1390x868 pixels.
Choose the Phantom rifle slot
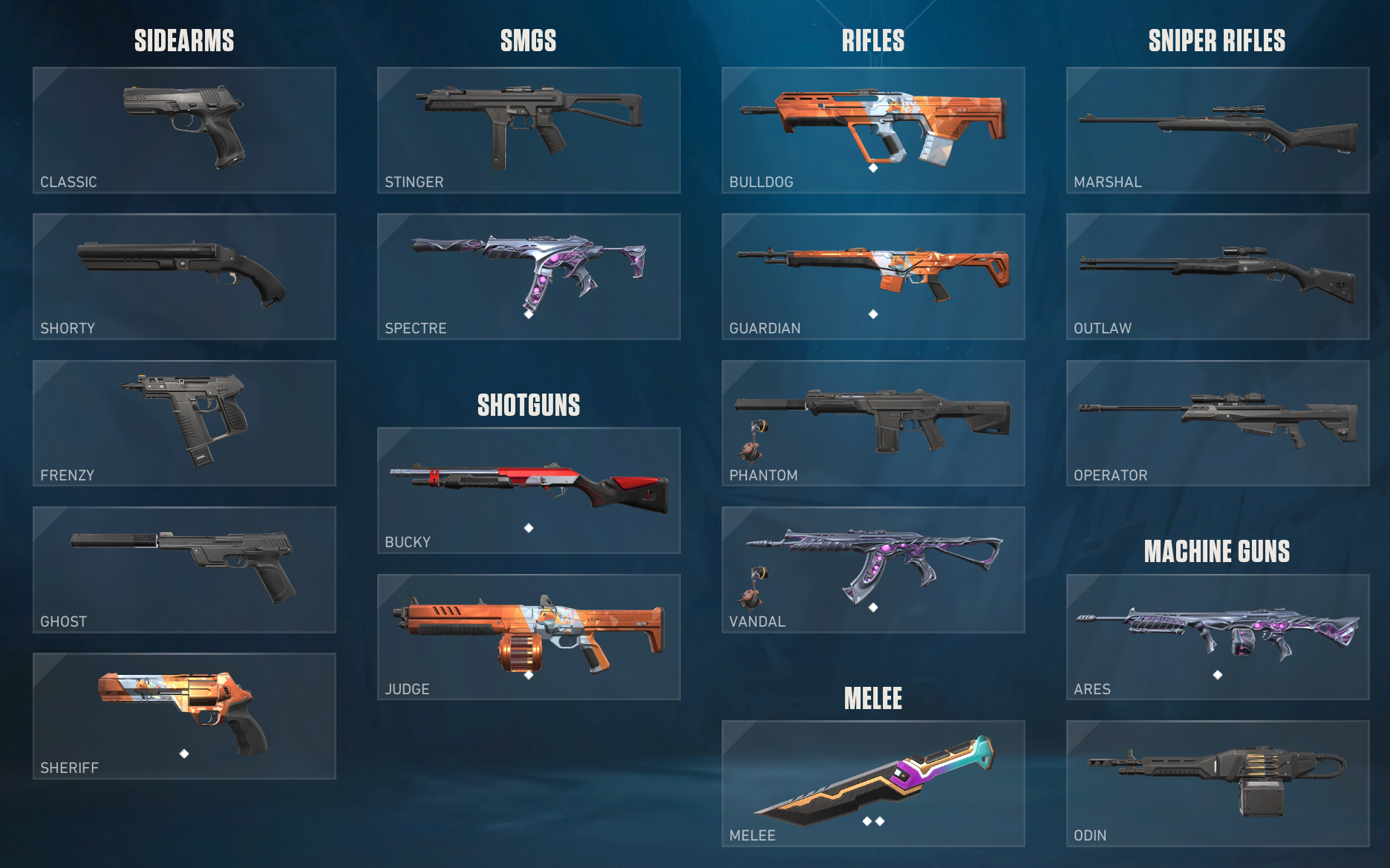(x=873, y=422)
